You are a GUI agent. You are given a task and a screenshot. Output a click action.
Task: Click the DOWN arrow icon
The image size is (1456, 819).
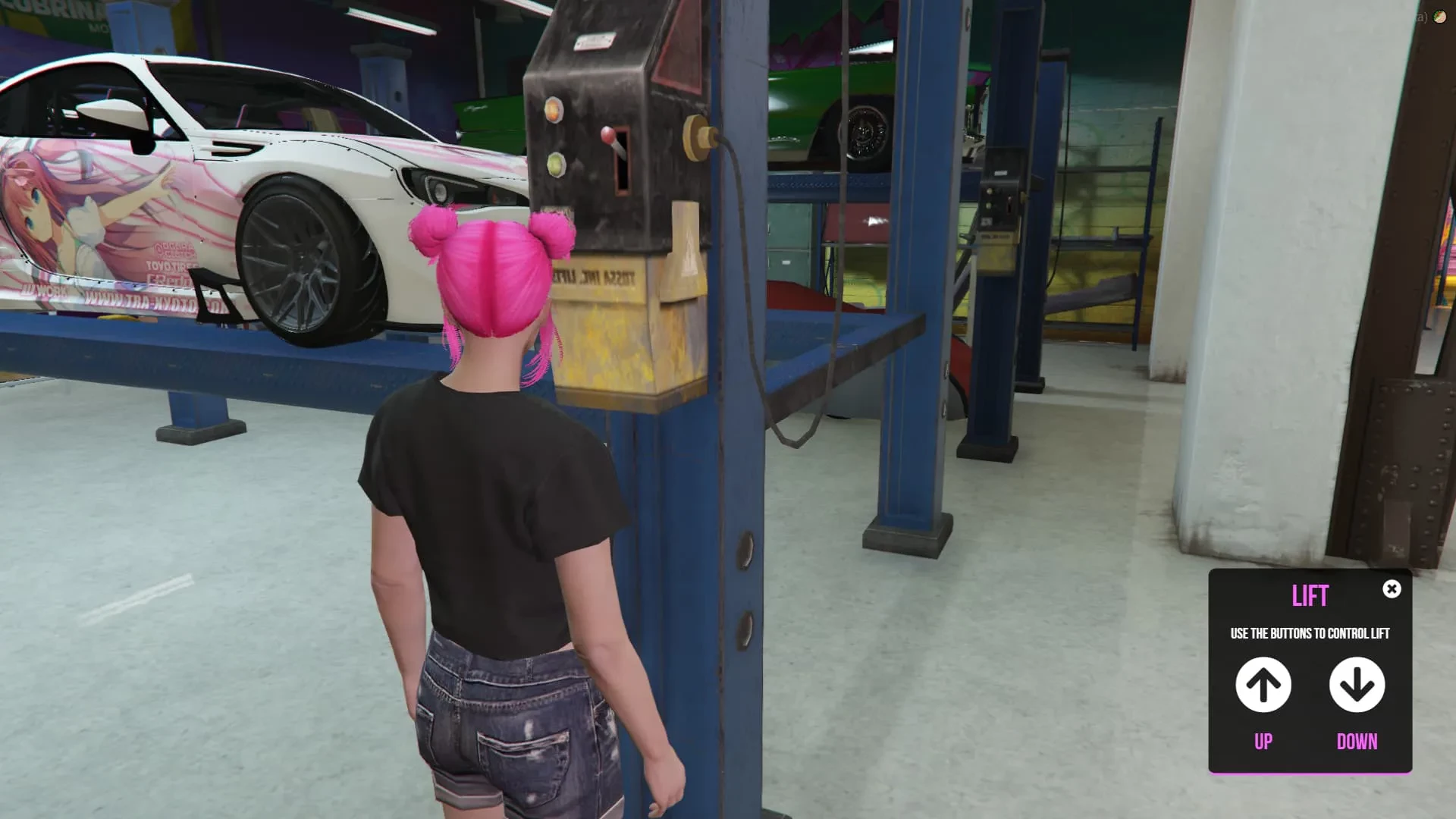coord(1357,685)
